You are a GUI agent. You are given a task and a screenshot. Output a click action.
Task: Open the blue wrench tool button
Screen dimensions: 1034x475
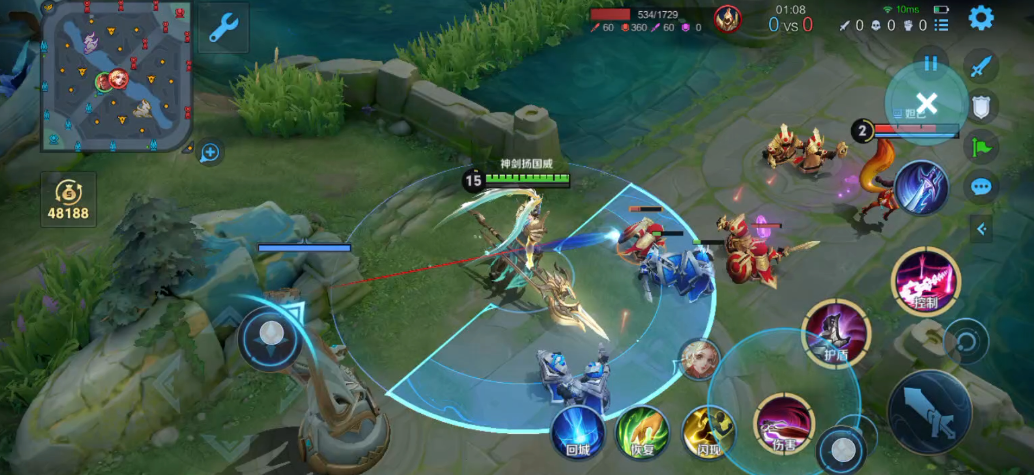[x=222, y=28]
